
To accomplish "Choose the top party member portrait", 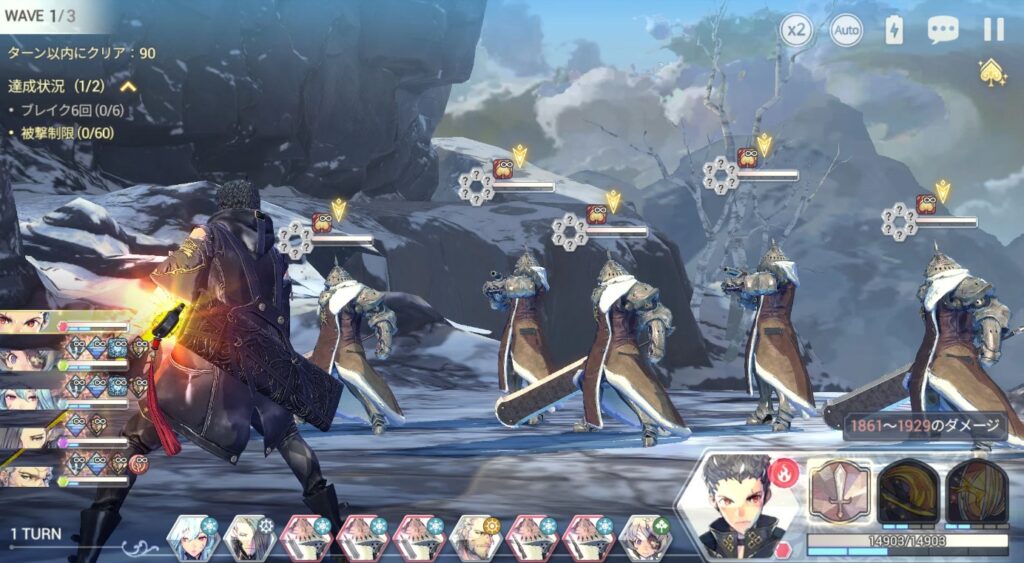I will tap(30, 324).
